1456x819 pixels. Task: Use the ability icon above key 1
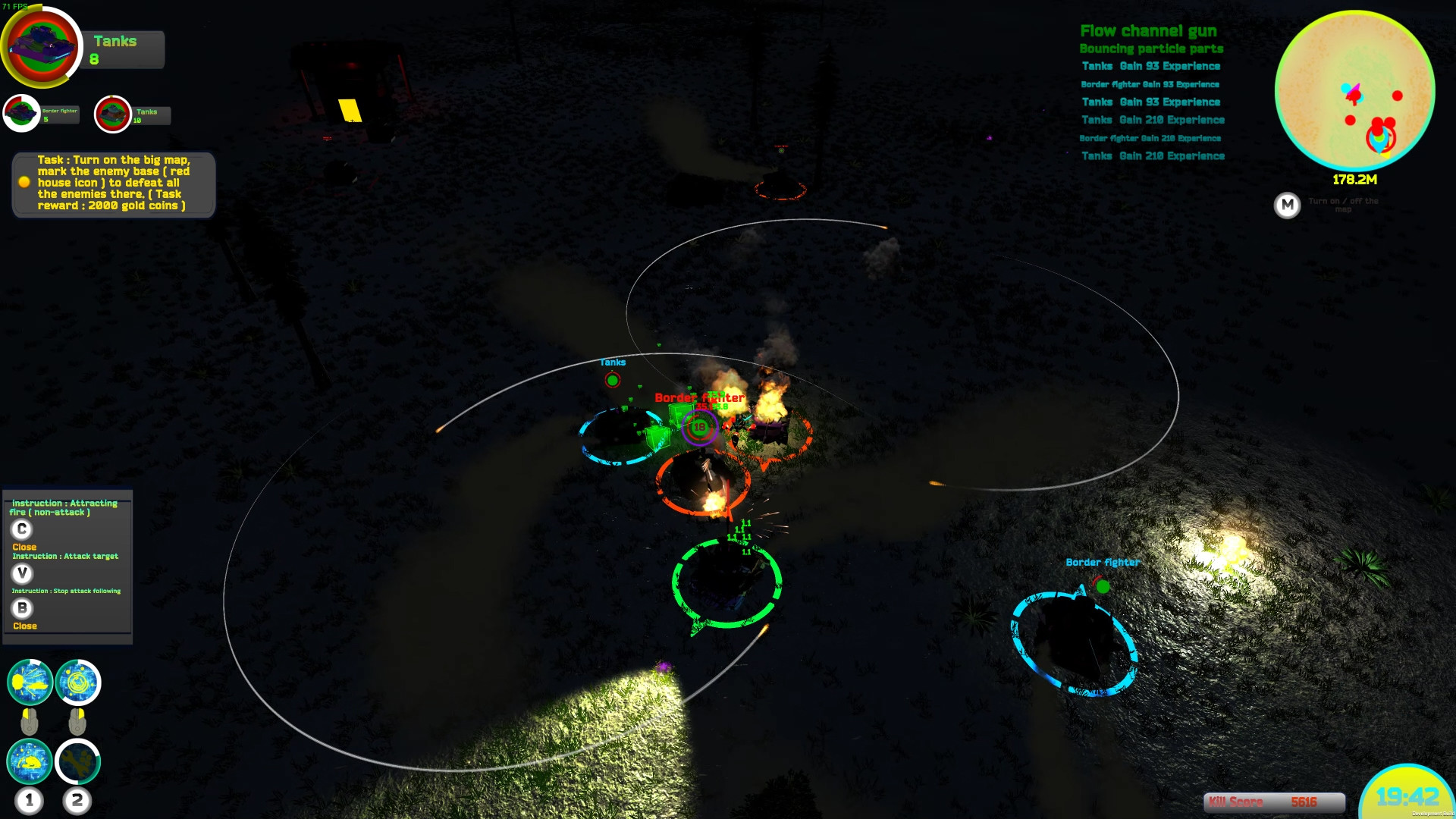30,762
